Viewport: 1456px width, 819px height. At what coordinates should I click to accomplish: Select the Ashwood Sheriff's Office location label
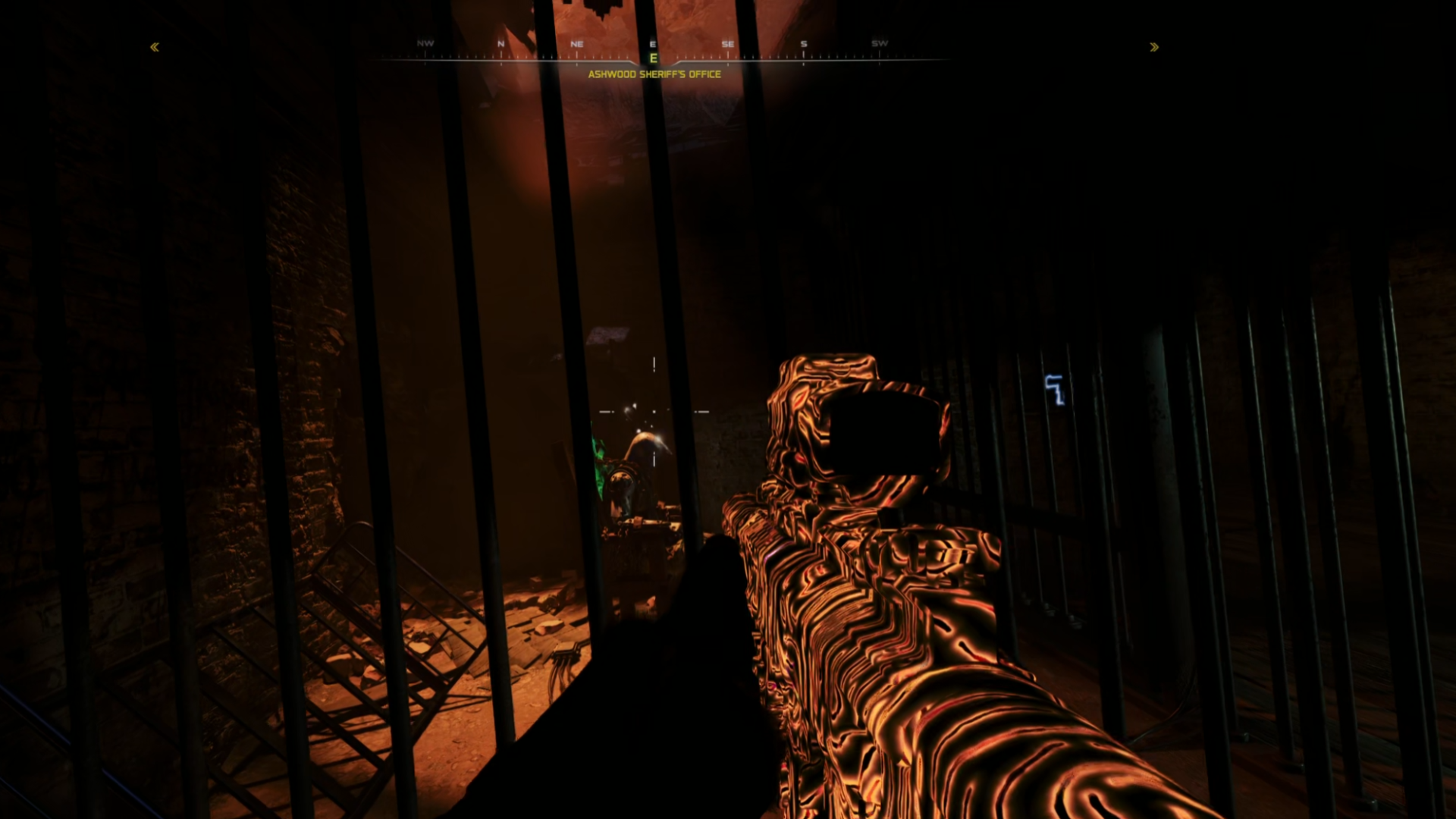[653, 75]
